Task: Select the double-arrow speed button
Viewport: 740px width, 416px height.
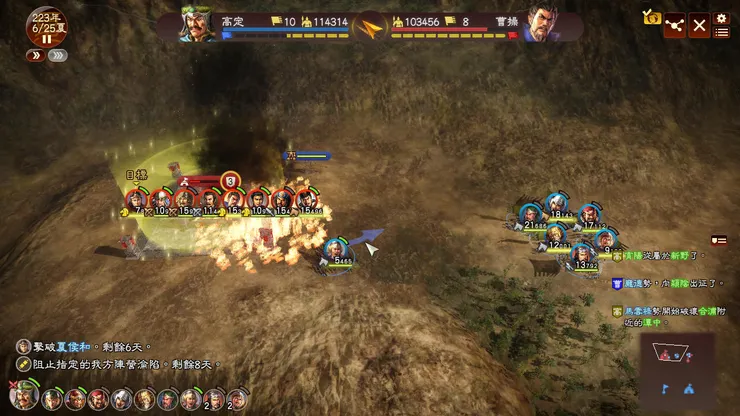Action: coord(35,56)
